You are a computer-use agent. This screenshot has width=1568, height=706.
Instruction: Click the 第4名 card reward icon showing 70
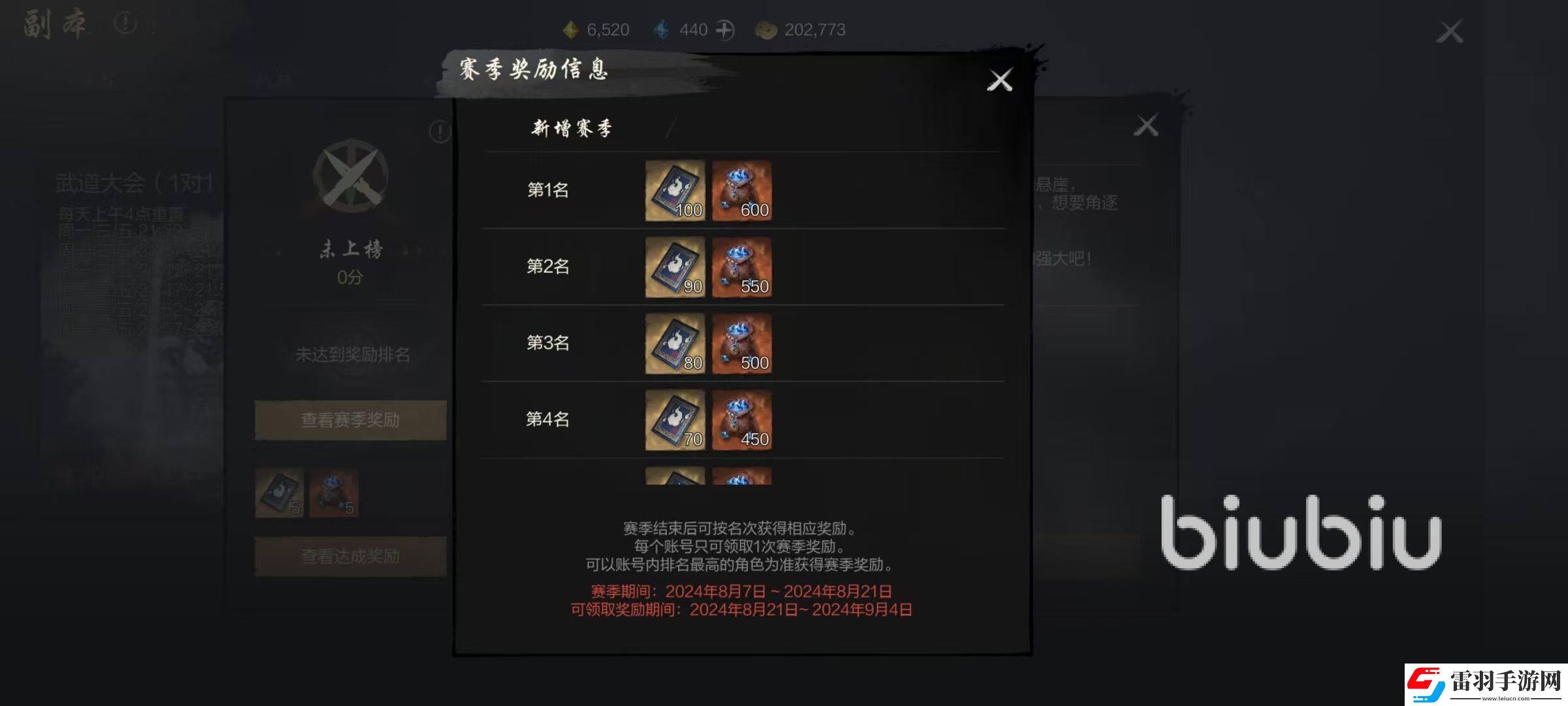coord(674,420)
